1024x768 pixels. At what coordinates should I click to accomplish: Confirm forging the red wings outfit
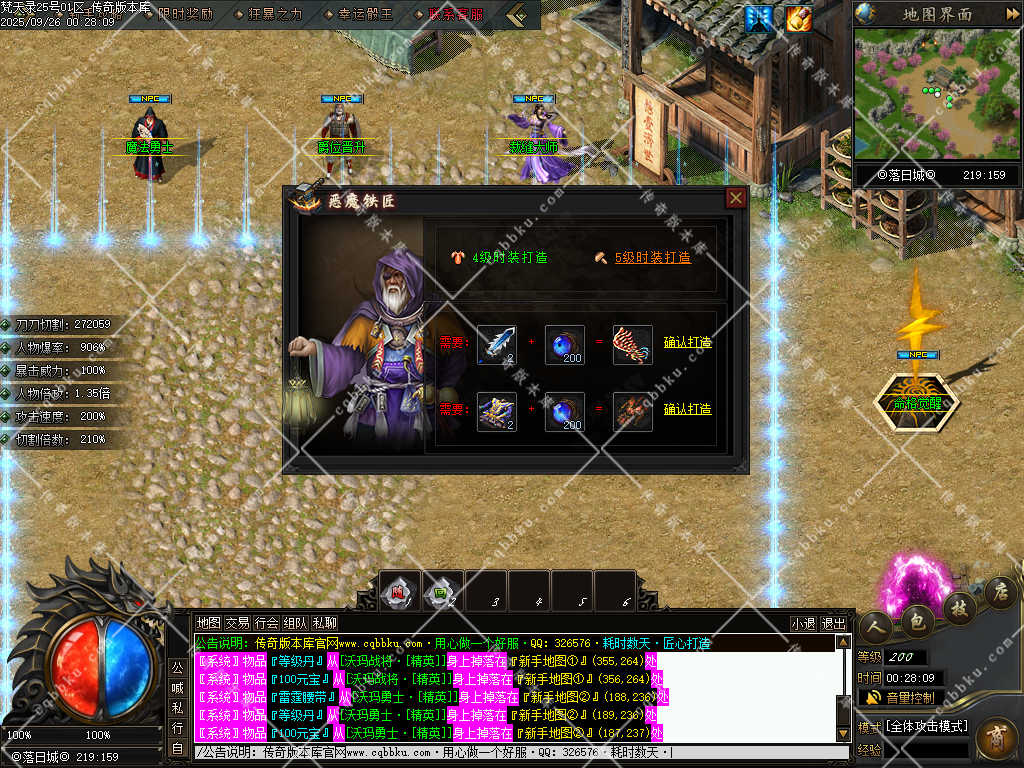coord(687,342)
